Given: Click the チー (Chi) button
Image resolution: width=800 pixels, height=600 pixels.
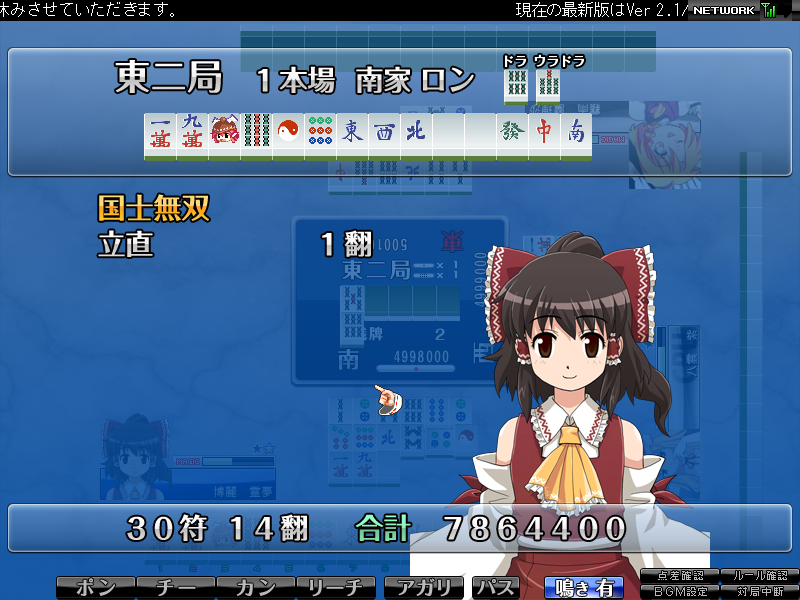Looking at the screenshot, I should pos(175,588).
